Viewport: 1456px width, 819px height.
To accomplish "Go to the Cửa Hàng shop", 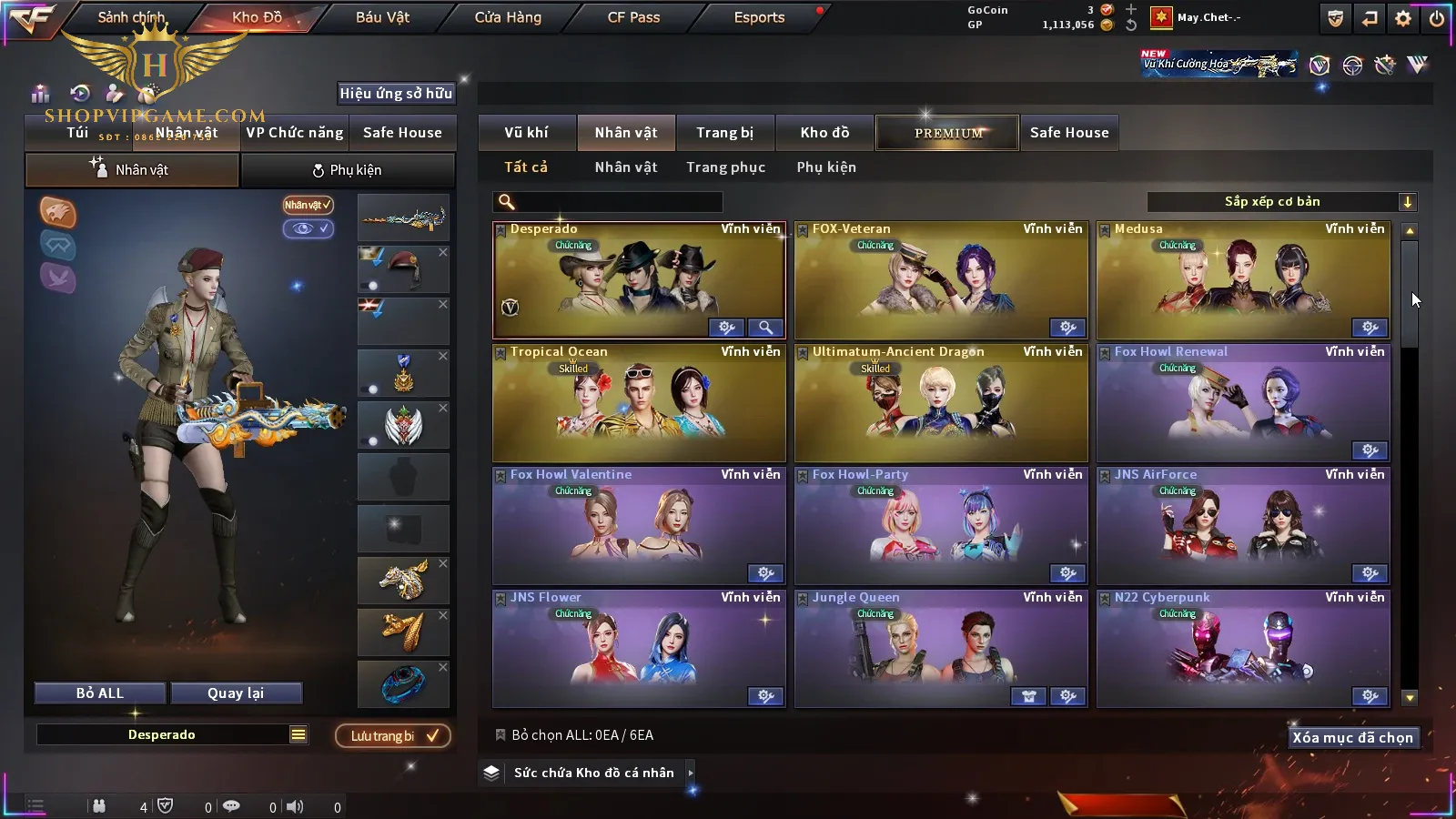I will click(x=508, y=17).
